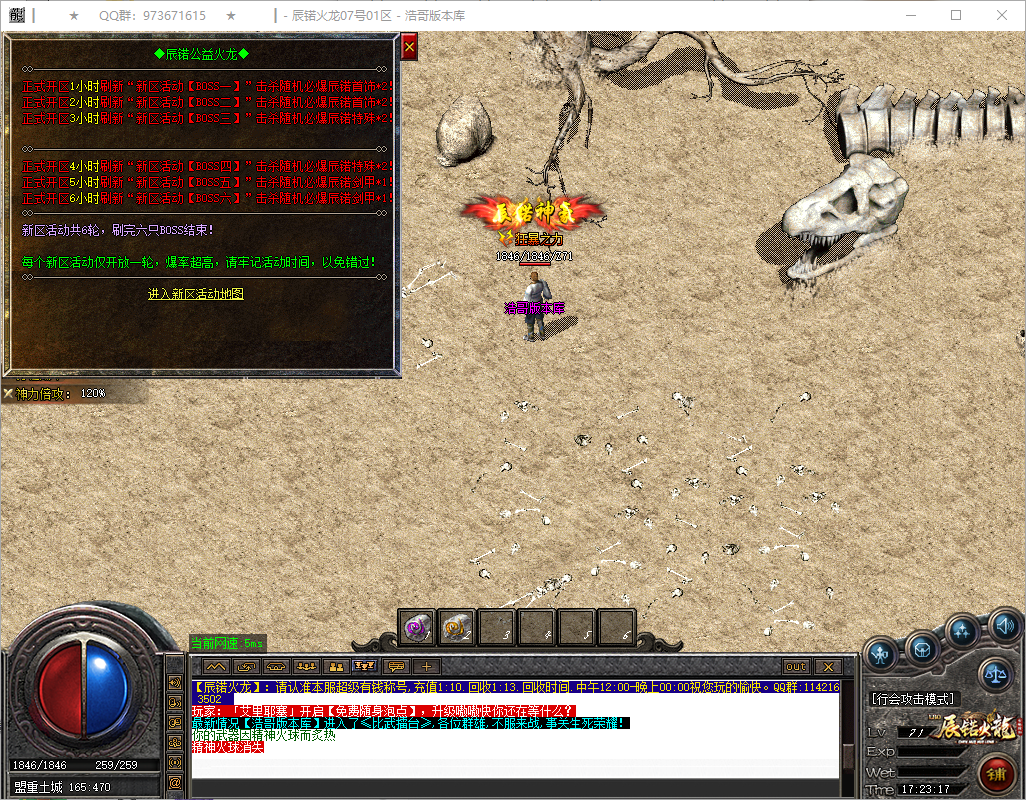
Task: Open the skills panel with three stars
Action: point(963,631)
